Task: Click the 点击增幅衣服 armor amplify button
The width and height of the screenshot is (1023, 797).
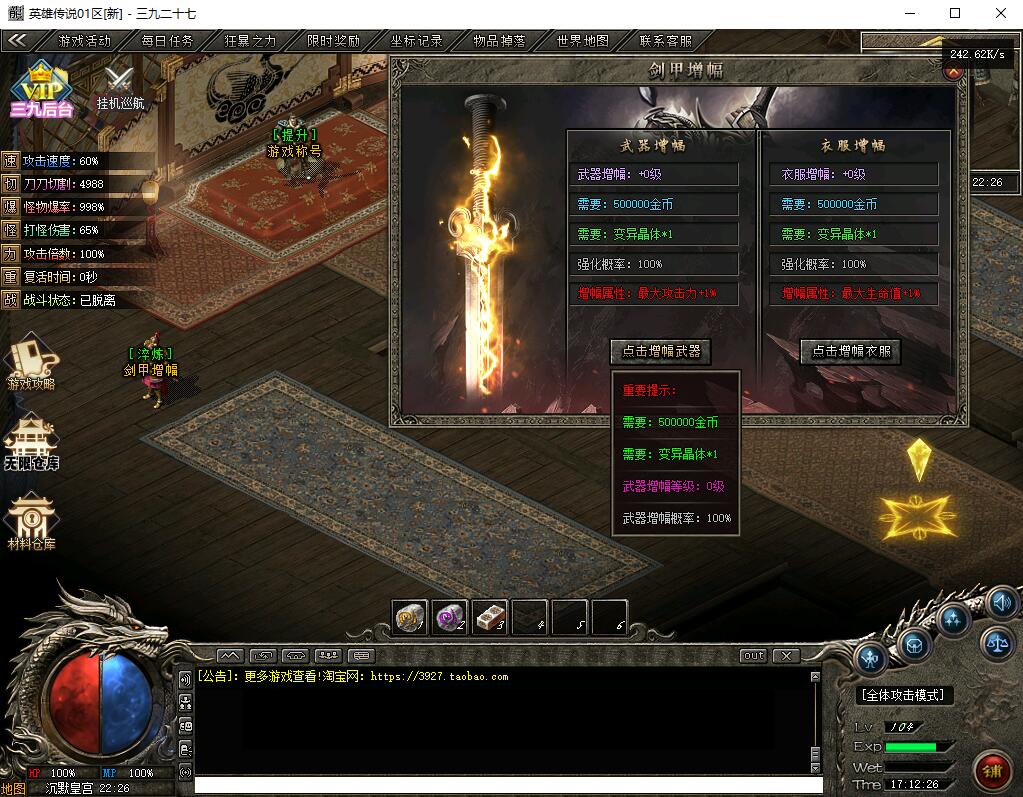Action: pos(850,351)
